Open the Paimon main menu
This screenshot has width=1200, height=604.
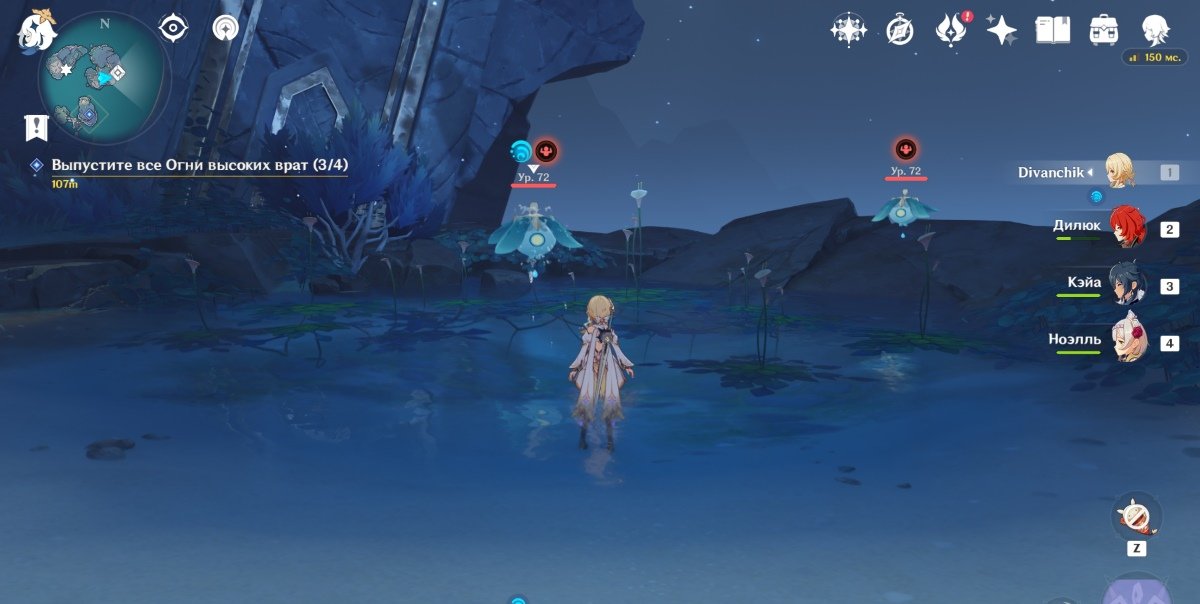[x=35, y=32]
